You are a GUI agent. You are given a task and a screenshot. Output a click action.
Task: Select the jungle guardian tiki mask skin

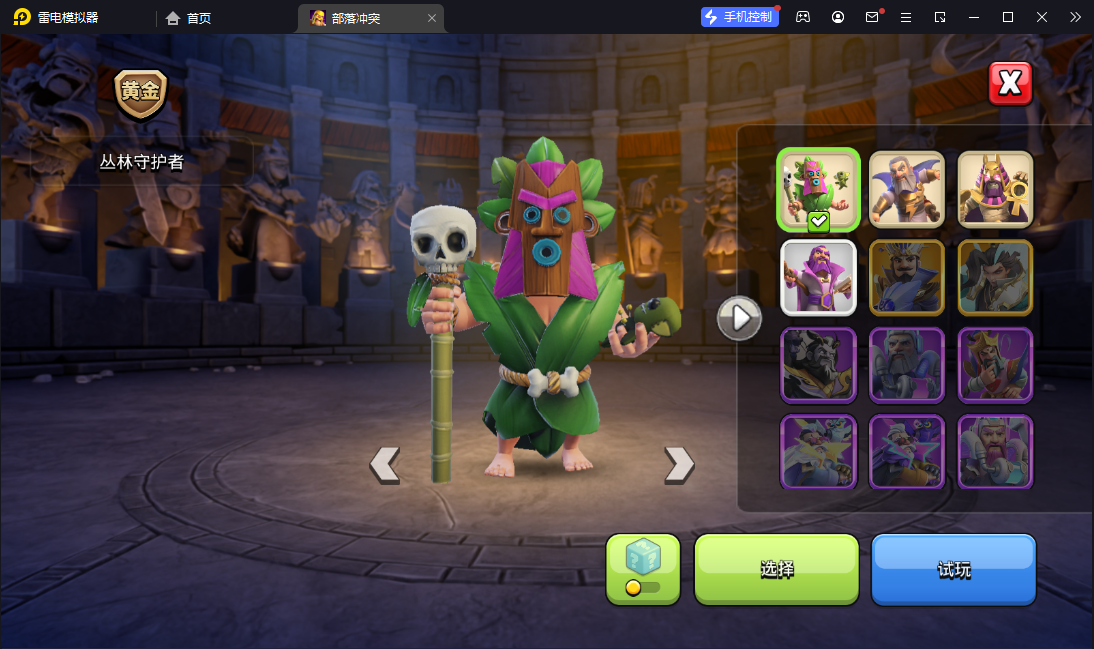(x=818, y=190)
